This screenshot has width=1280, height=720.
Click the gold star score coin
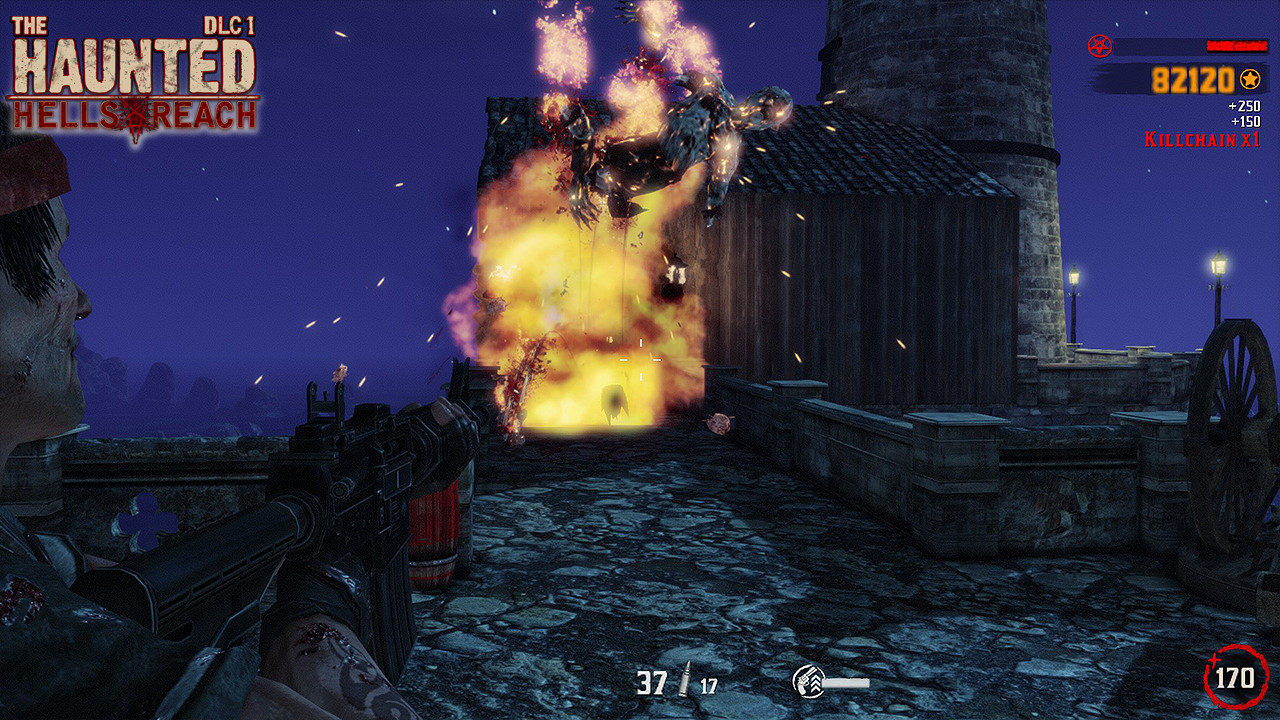1249,79
